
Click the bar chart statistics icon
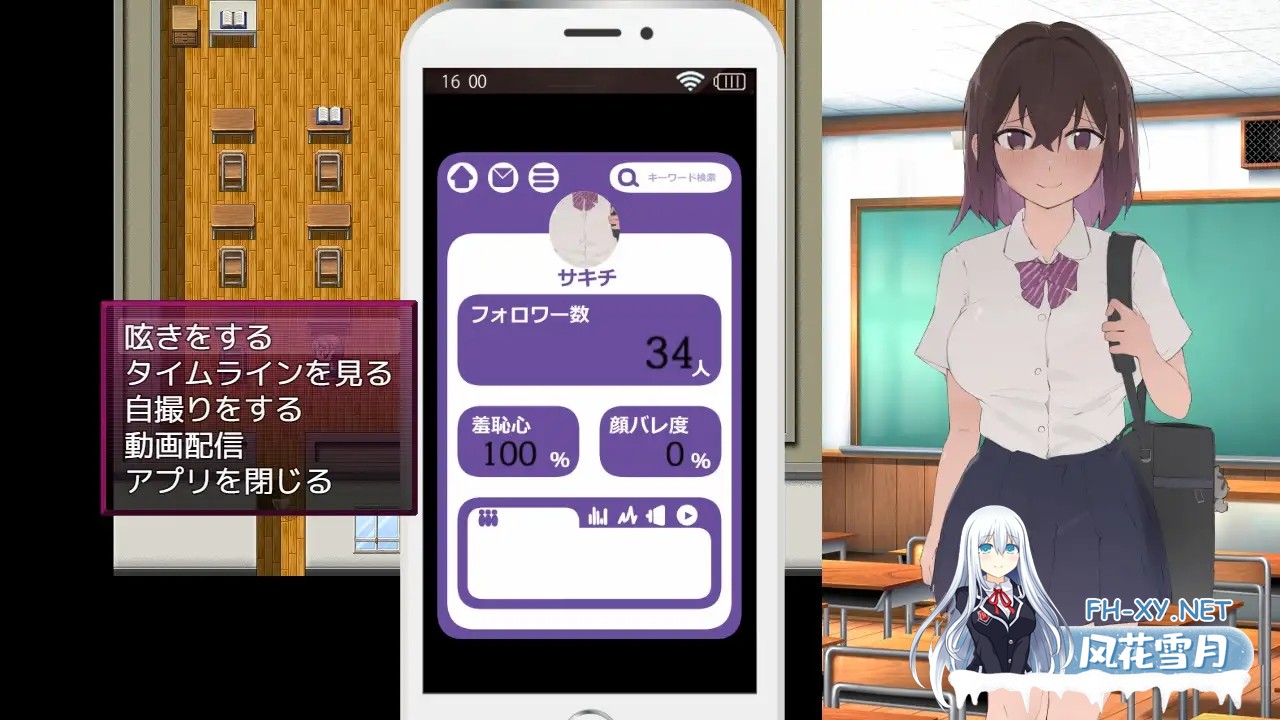pos(597,516)
